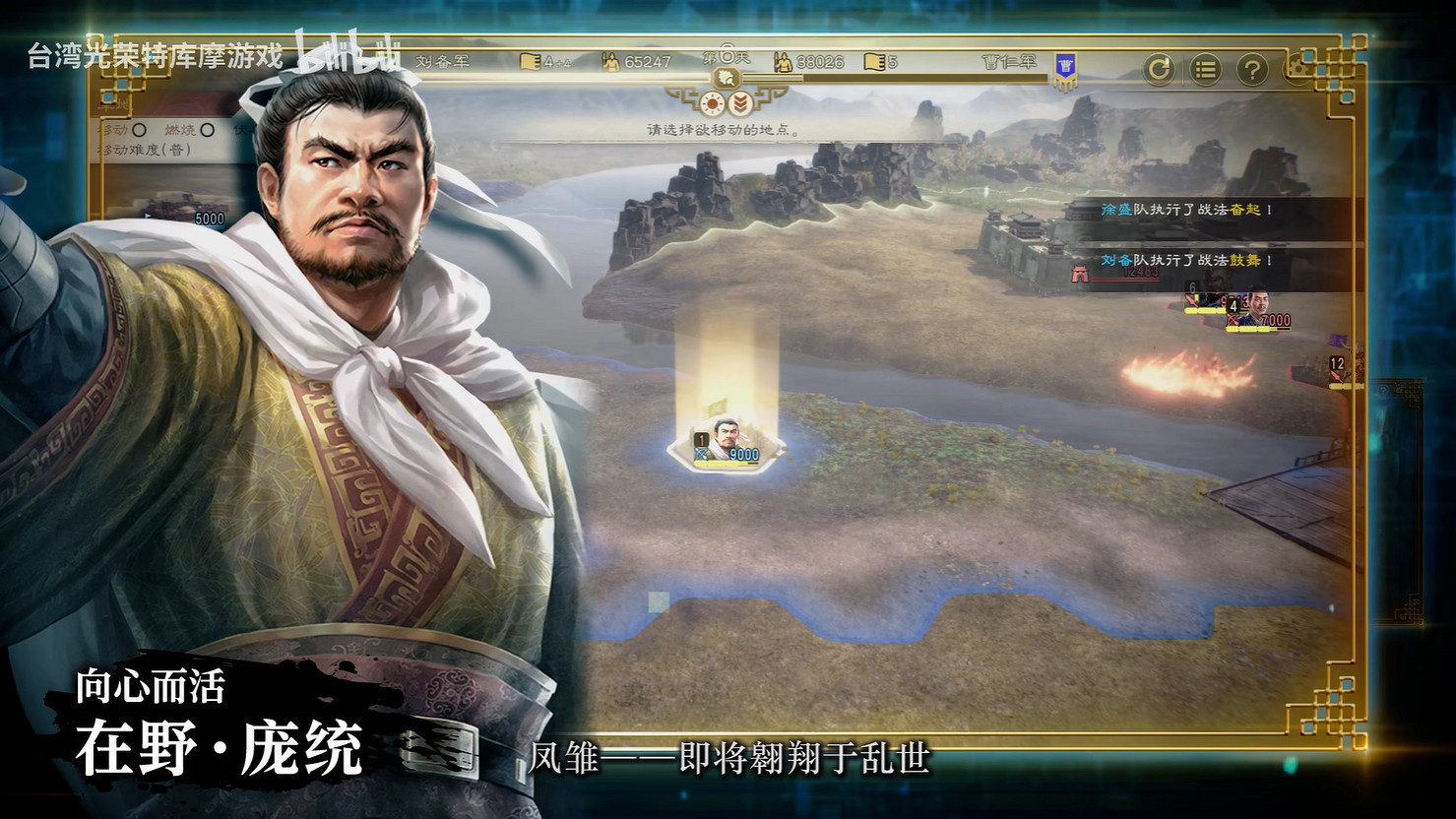Click the log entry 刘备队执行了战法鼓舞
Screen dimensions: 1456x819
(1188, 262)
